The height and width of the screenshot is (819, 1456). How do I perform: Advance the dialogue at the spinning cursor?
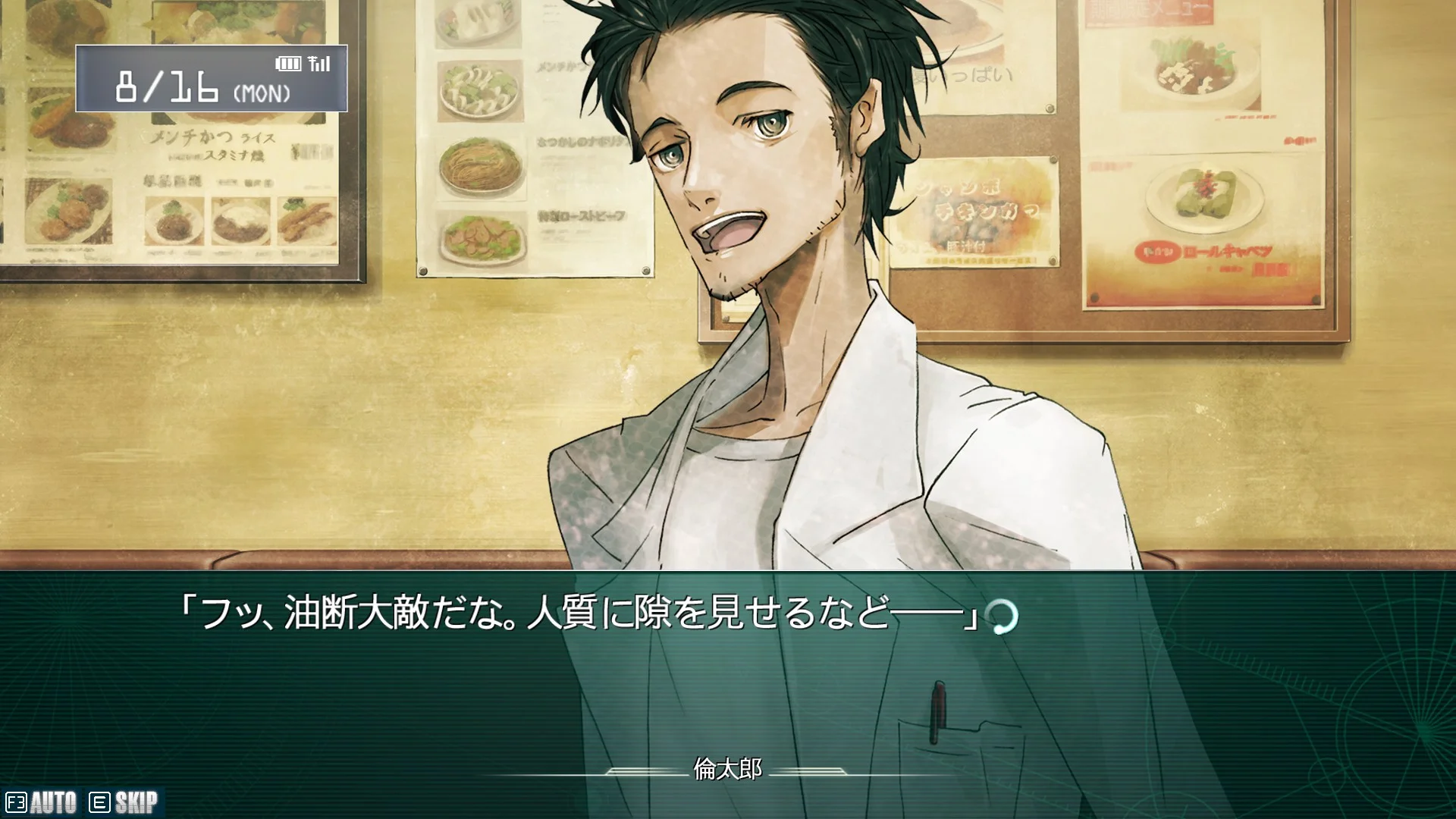point(1003,617)
